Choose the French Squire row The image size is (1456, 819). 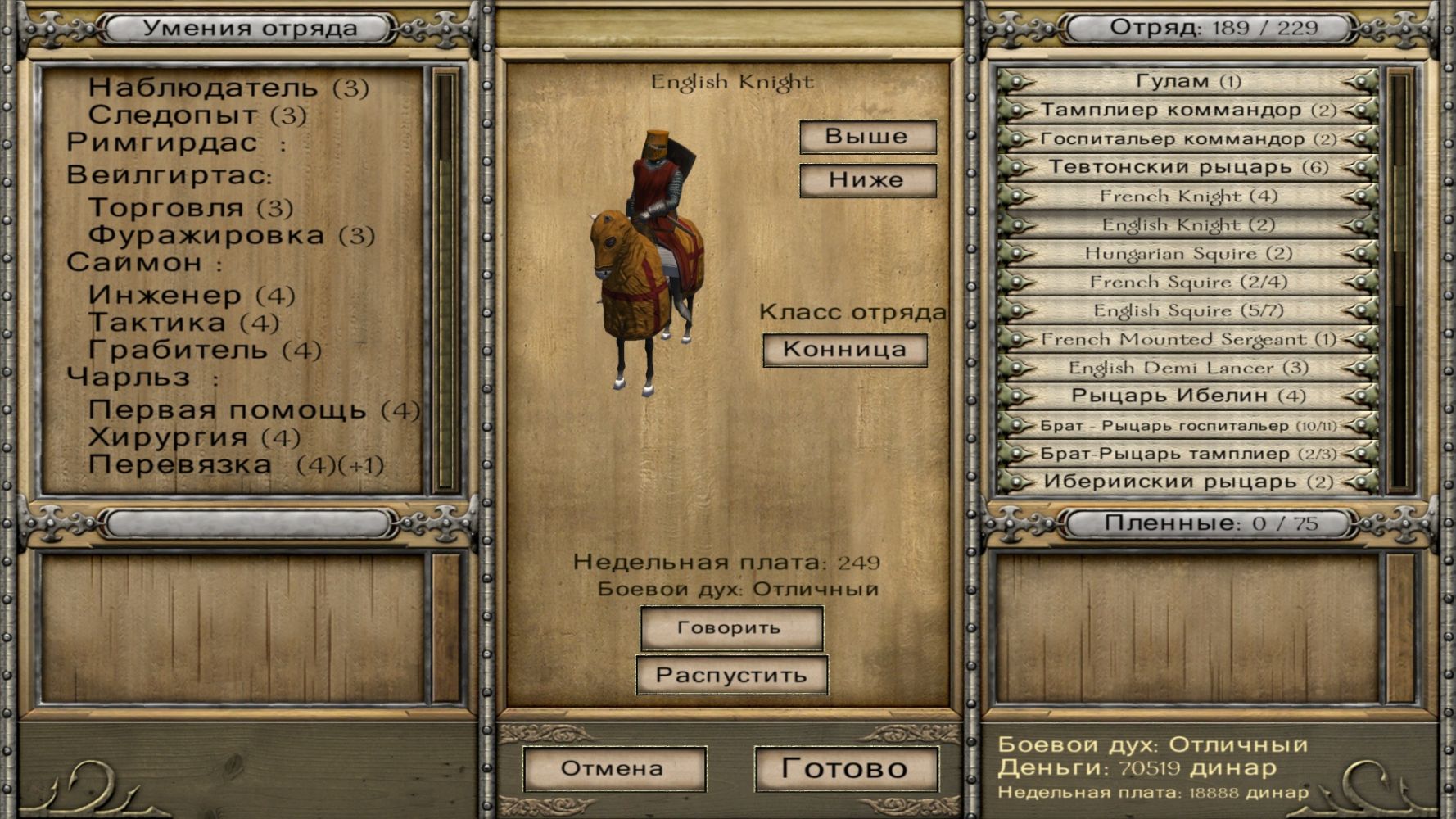pos(1187,282)
